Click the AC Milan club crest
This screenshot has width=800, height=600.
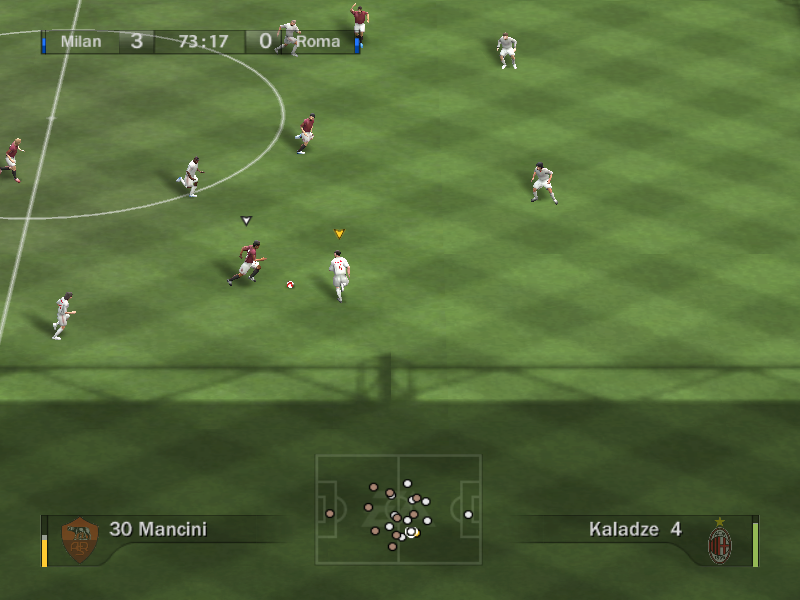pos(720,543)
